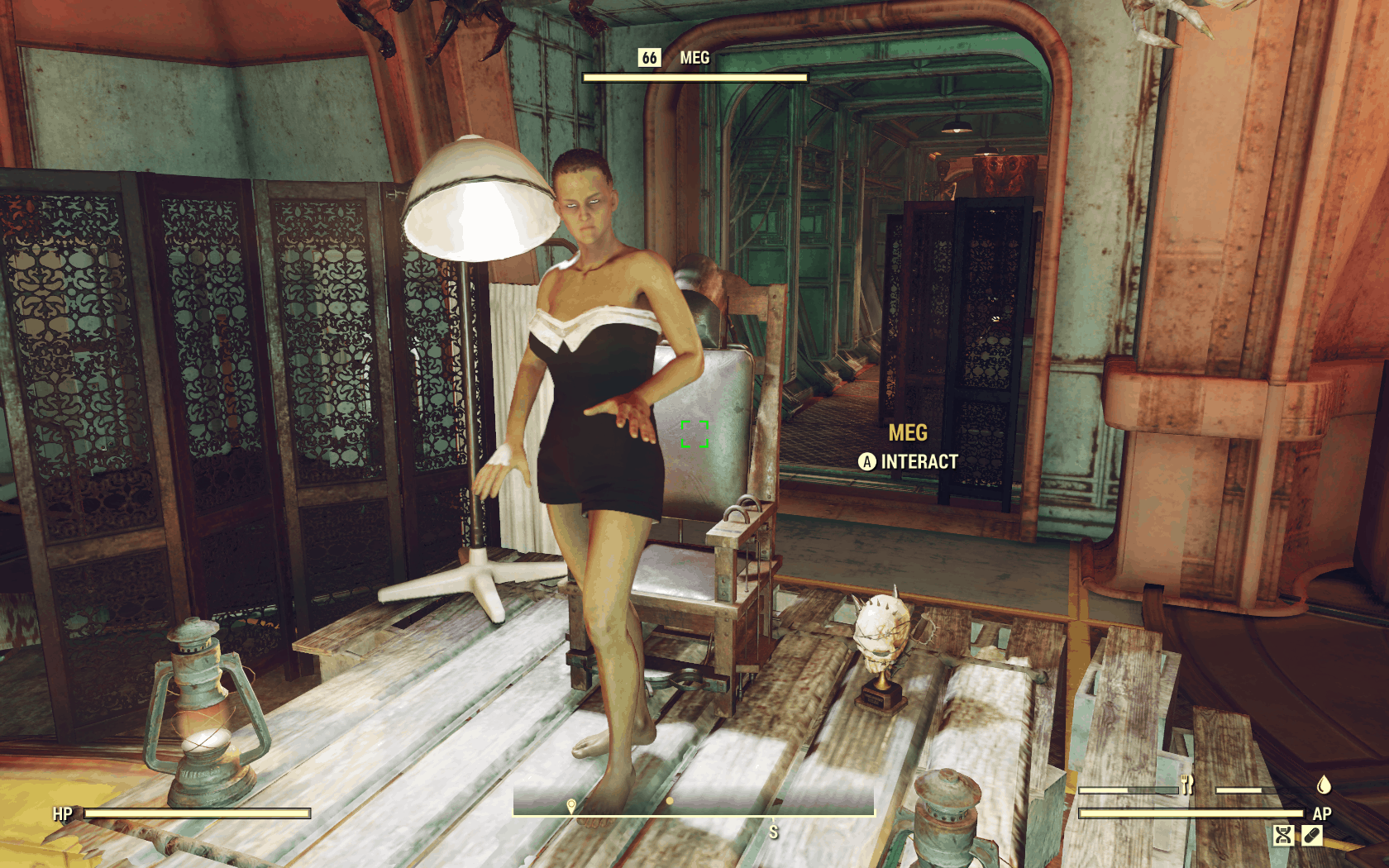Viewport: 1389px width, 868px height.
Task: Click the DNA mutation status icon
Action: click(x=1283, y=836)
